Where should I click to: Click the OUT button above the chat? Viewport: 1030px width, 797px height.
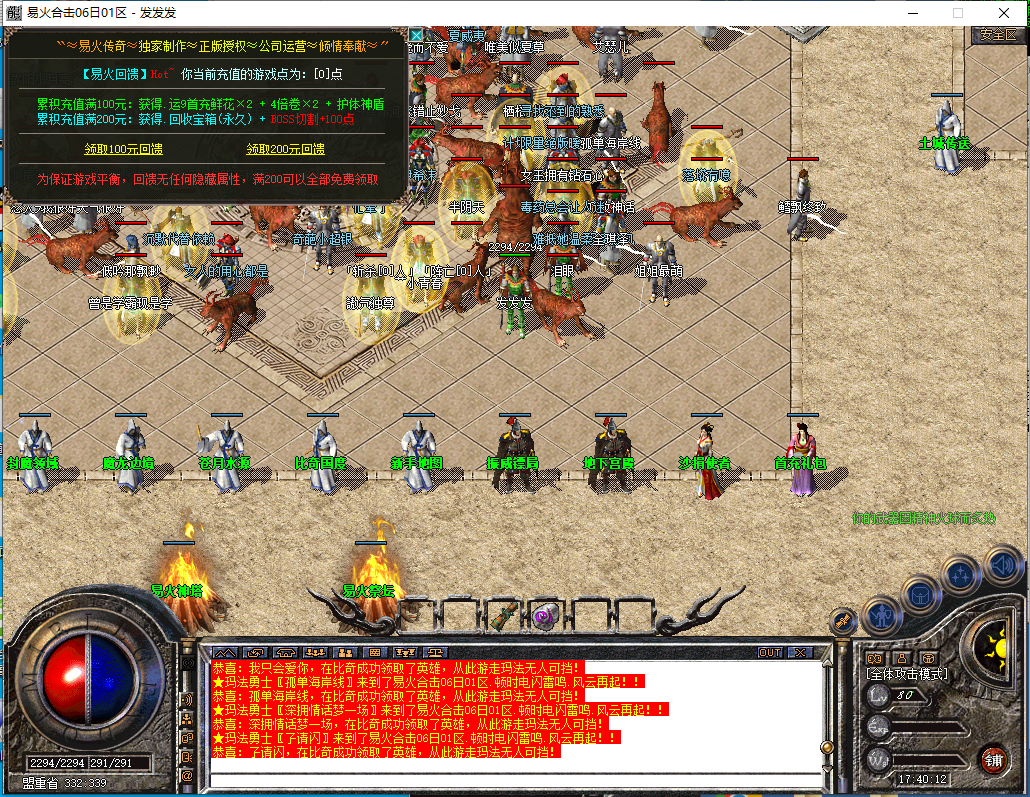769,652
